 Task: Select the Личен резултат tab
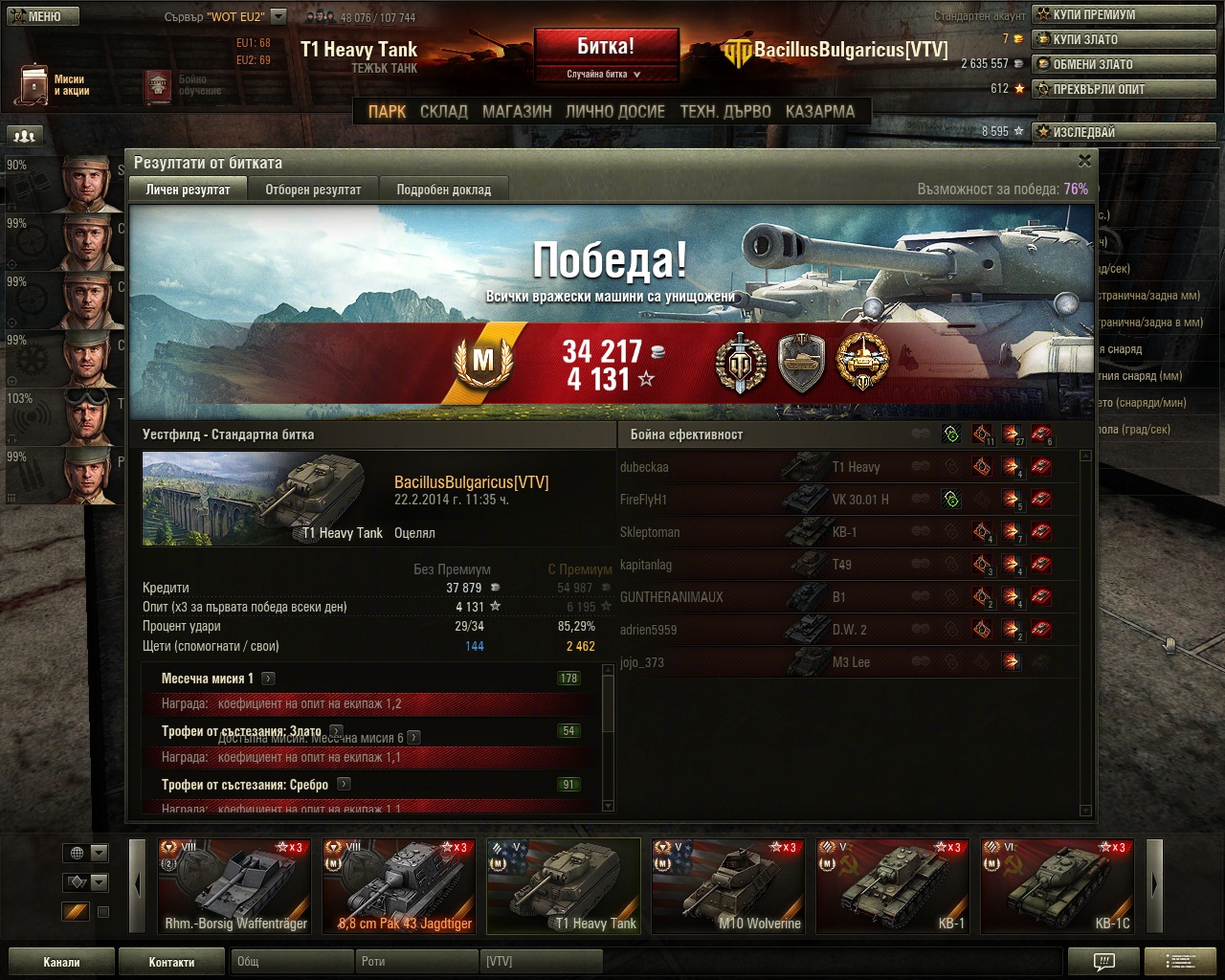pos(188,189)
